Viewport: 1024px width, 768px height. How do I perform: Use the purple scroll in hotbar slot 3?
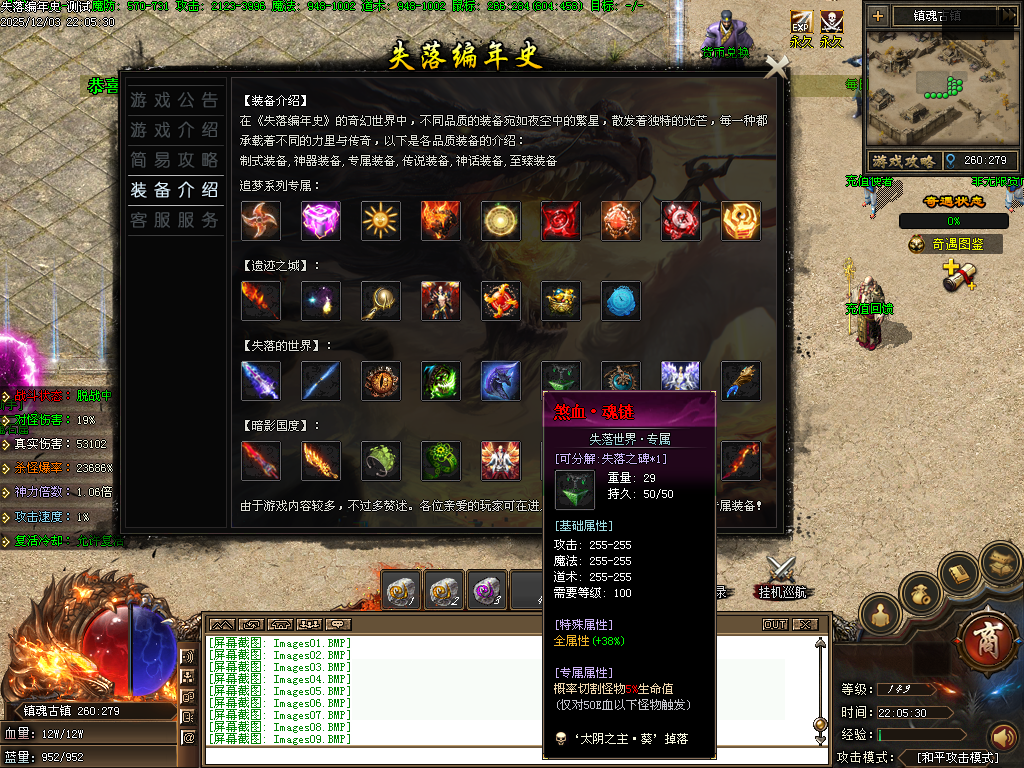(487, 591)
